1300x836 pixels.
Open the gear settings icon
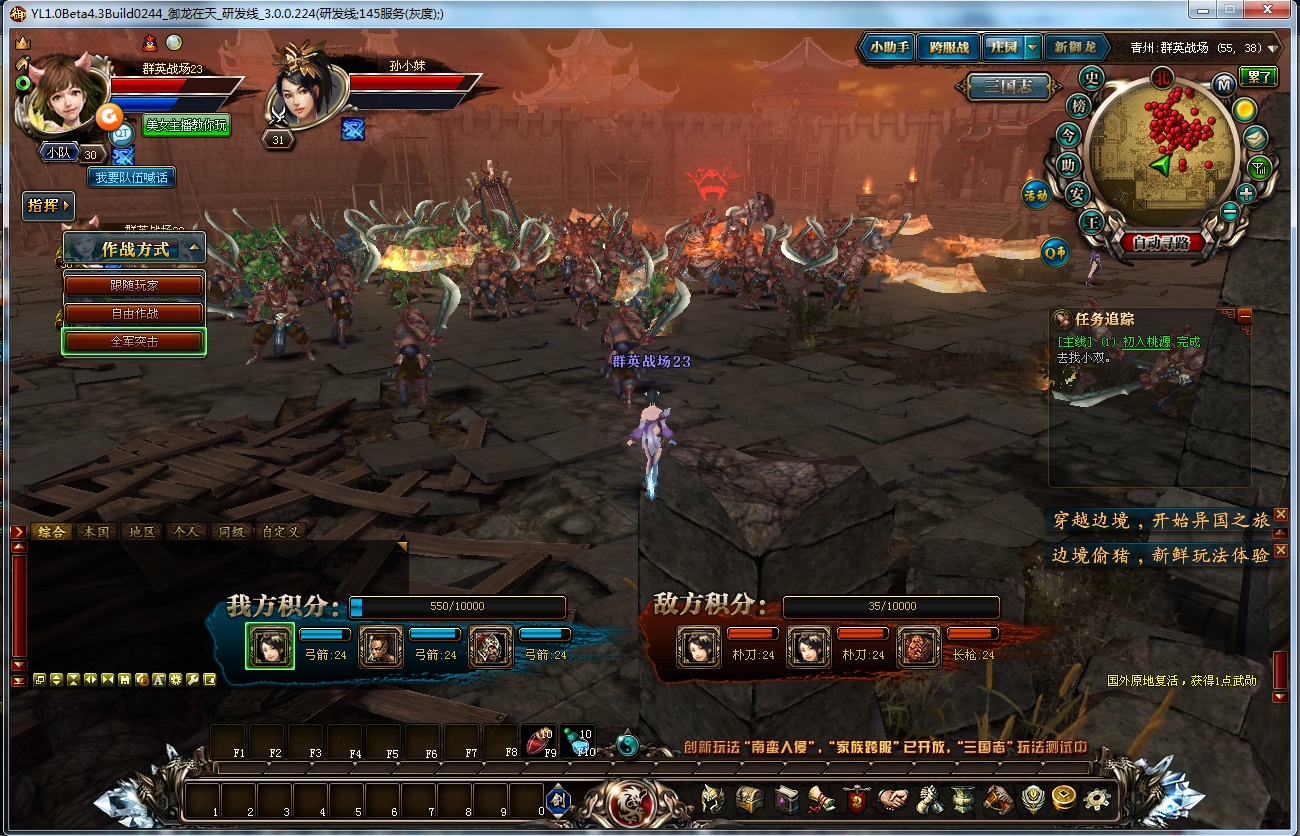pyautogui.click(x=1097, y=799)
